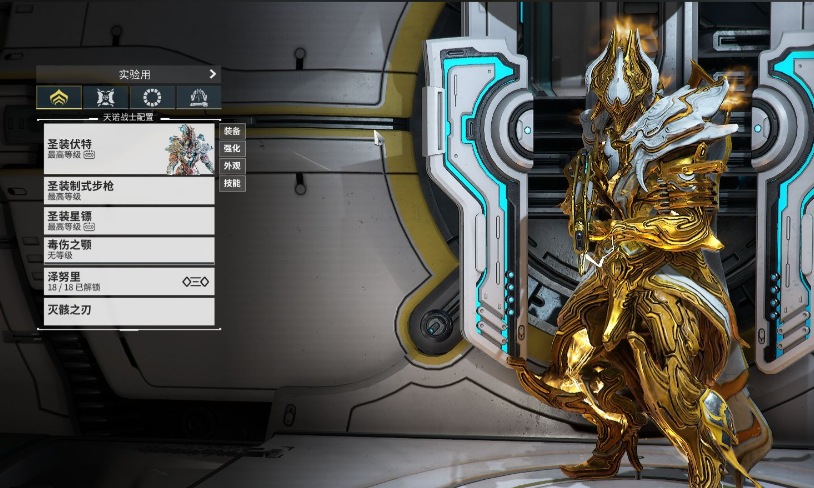Image resolution: width=814 pixels, height=488 pixels.
Task: Switch to the circular ring icon tab
Action: [152, 97]
